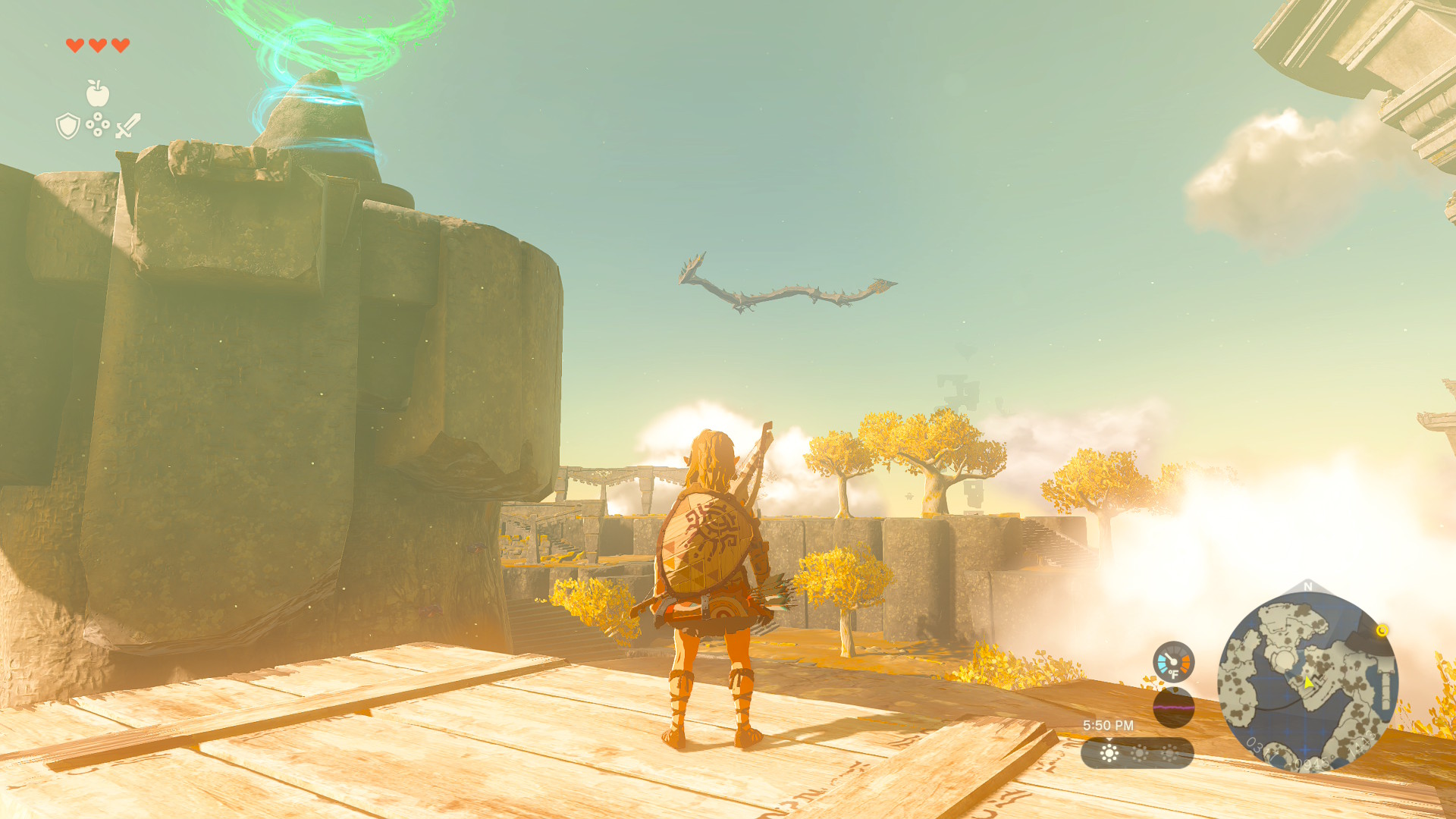Click the yellow objective marker on the minimap
This screenshot has width=1456, height=819.
pos(1382,630)
